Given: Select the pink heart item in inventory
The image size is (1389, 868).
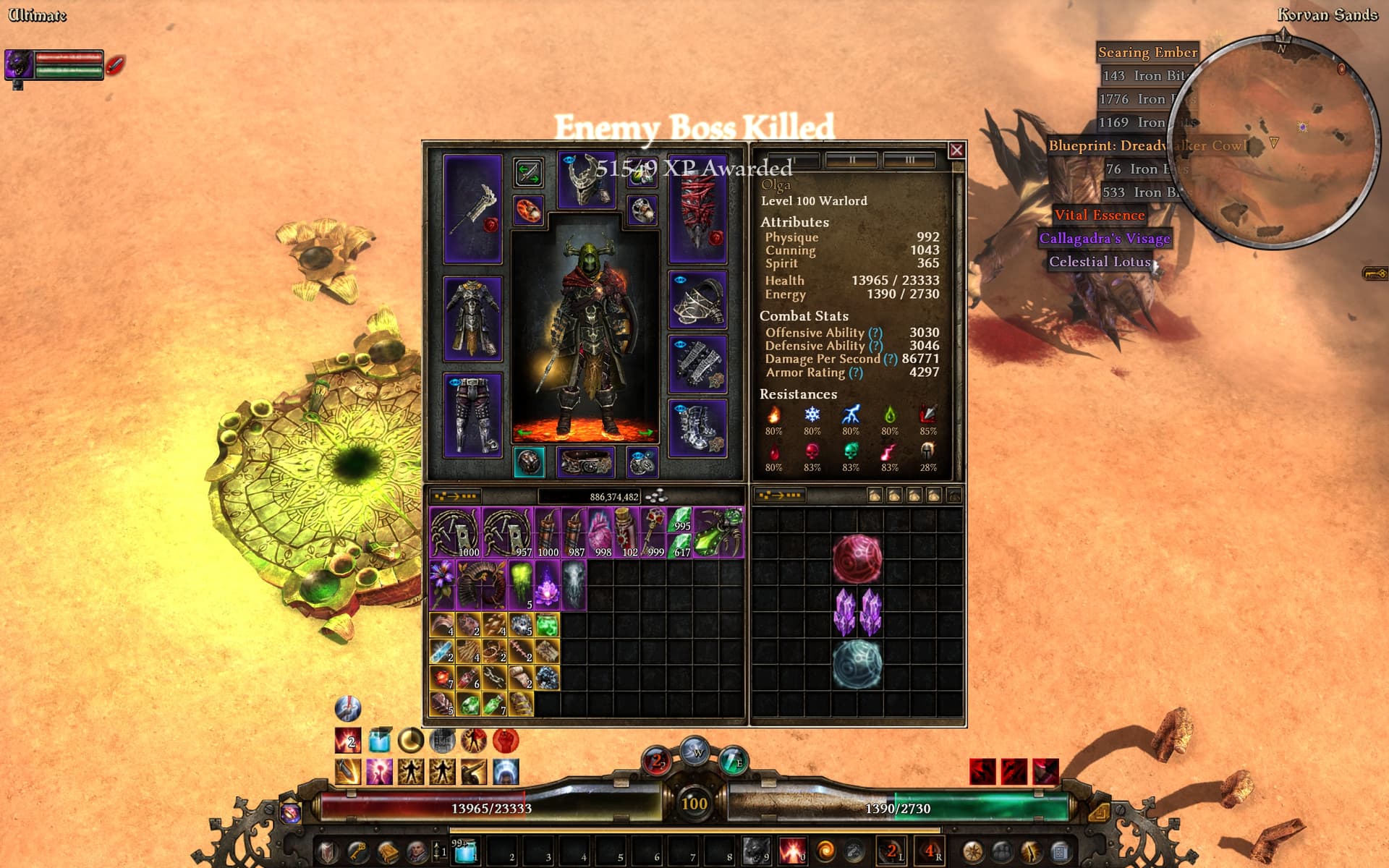Looking at the screenshot, I should [x=600, y=532].
